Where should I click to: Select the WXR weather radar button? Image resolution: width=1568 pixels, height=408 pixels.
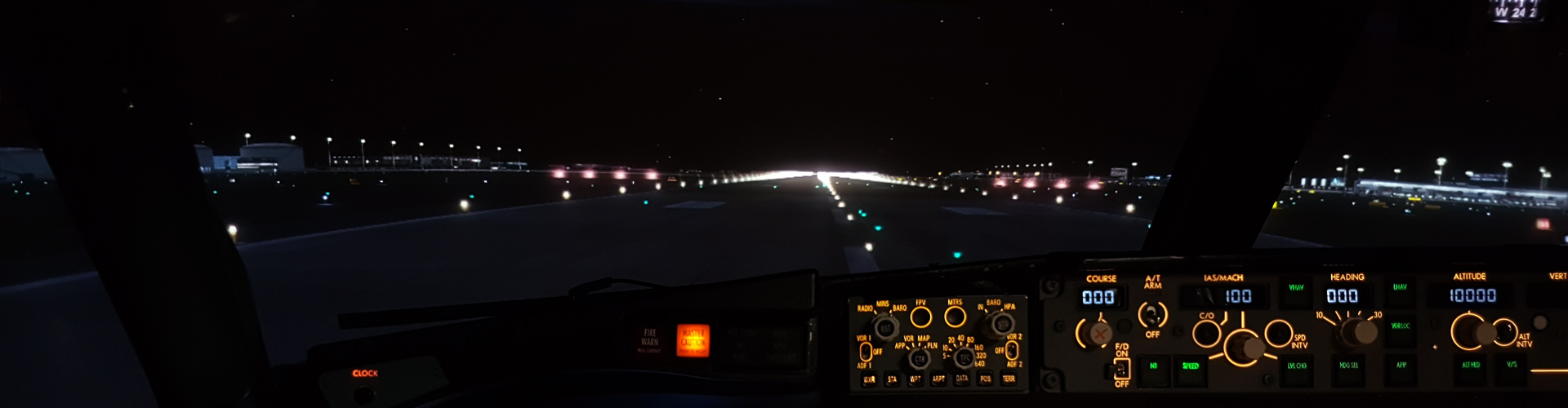tap(869, 379)
